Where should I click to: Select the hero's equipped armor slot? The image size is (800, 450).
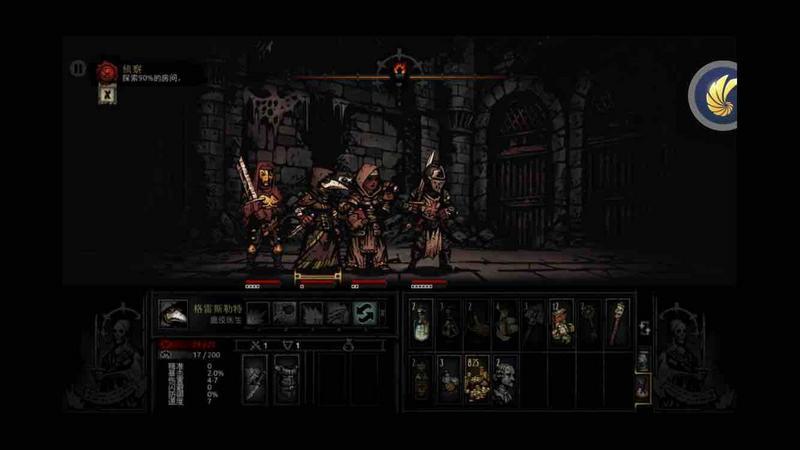tap(287, 380)
